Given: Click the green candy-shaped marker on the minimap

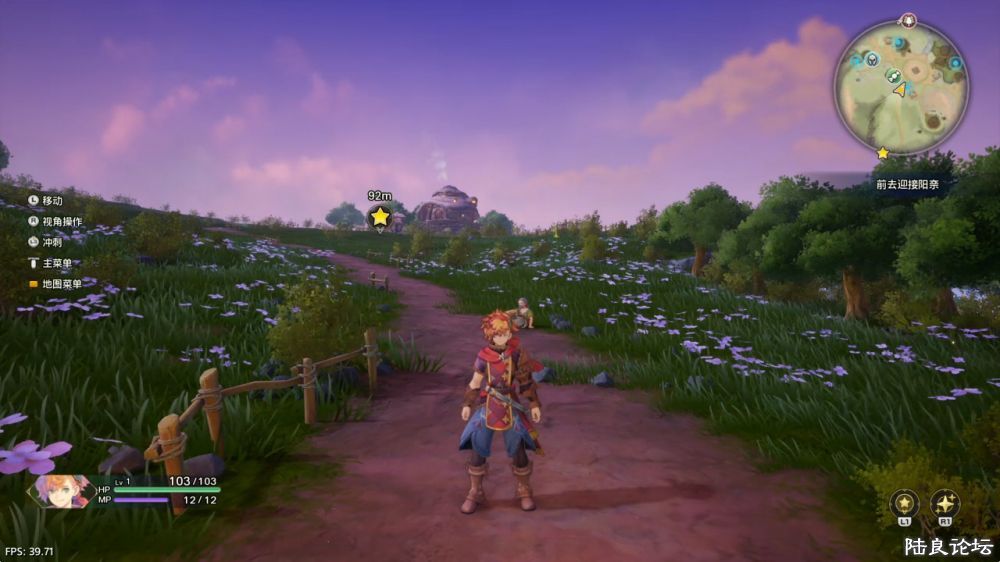Looking at the screenshot, I should [894, 75].
